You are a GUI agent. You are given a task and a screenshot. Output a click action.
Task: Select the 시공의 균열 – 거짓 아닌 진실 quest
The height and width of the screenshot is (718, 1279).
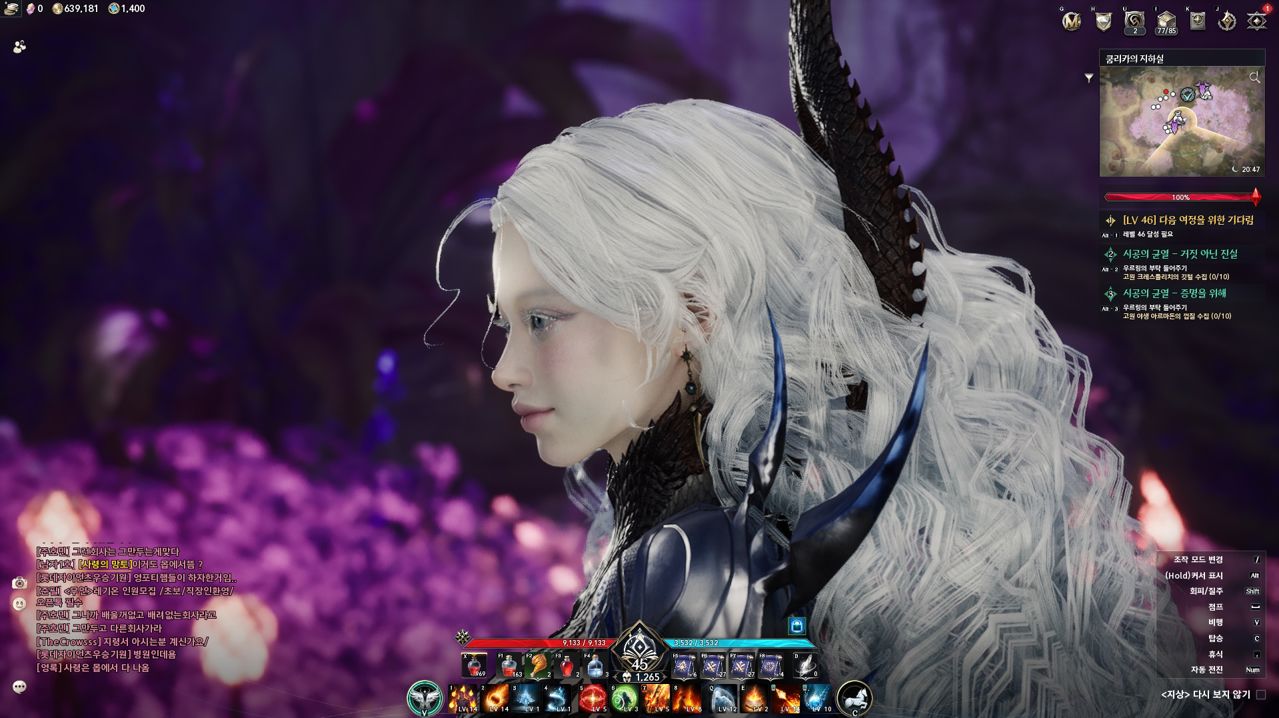1180,254
